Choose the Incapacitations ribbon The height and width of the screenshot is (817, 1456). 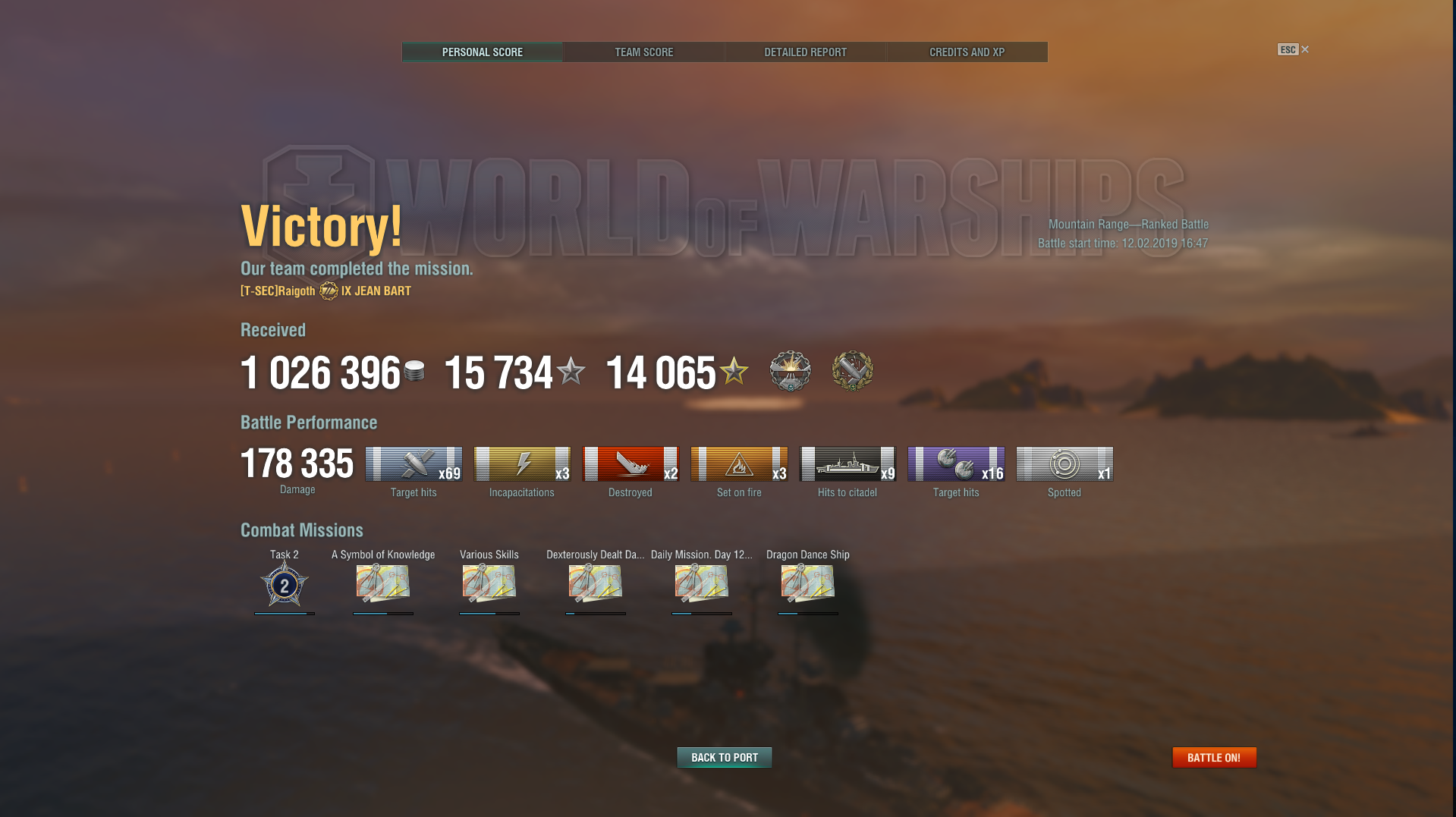[x=522, y=464]
